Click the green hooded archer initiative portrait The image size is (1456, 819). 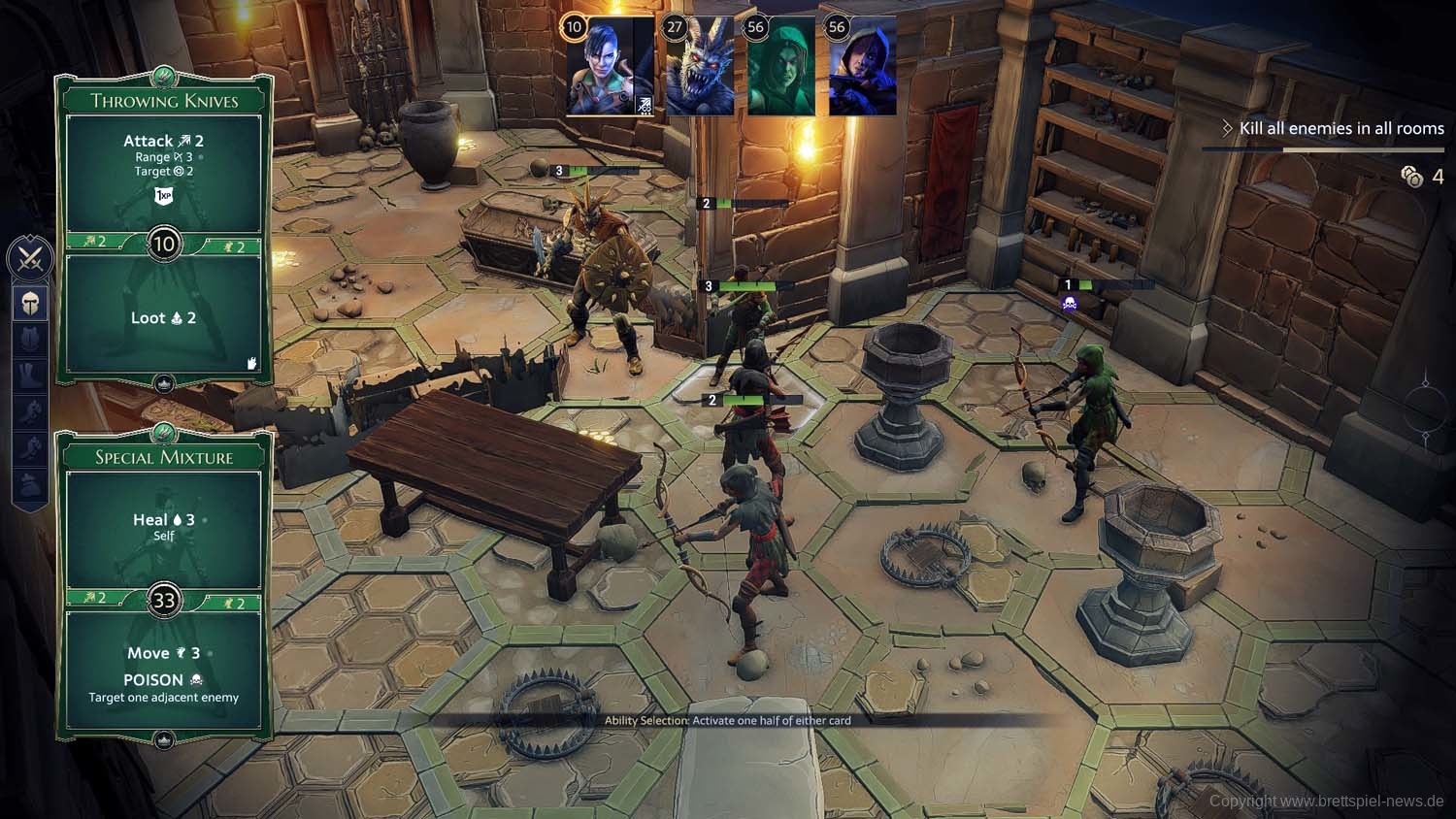point(781,66)
